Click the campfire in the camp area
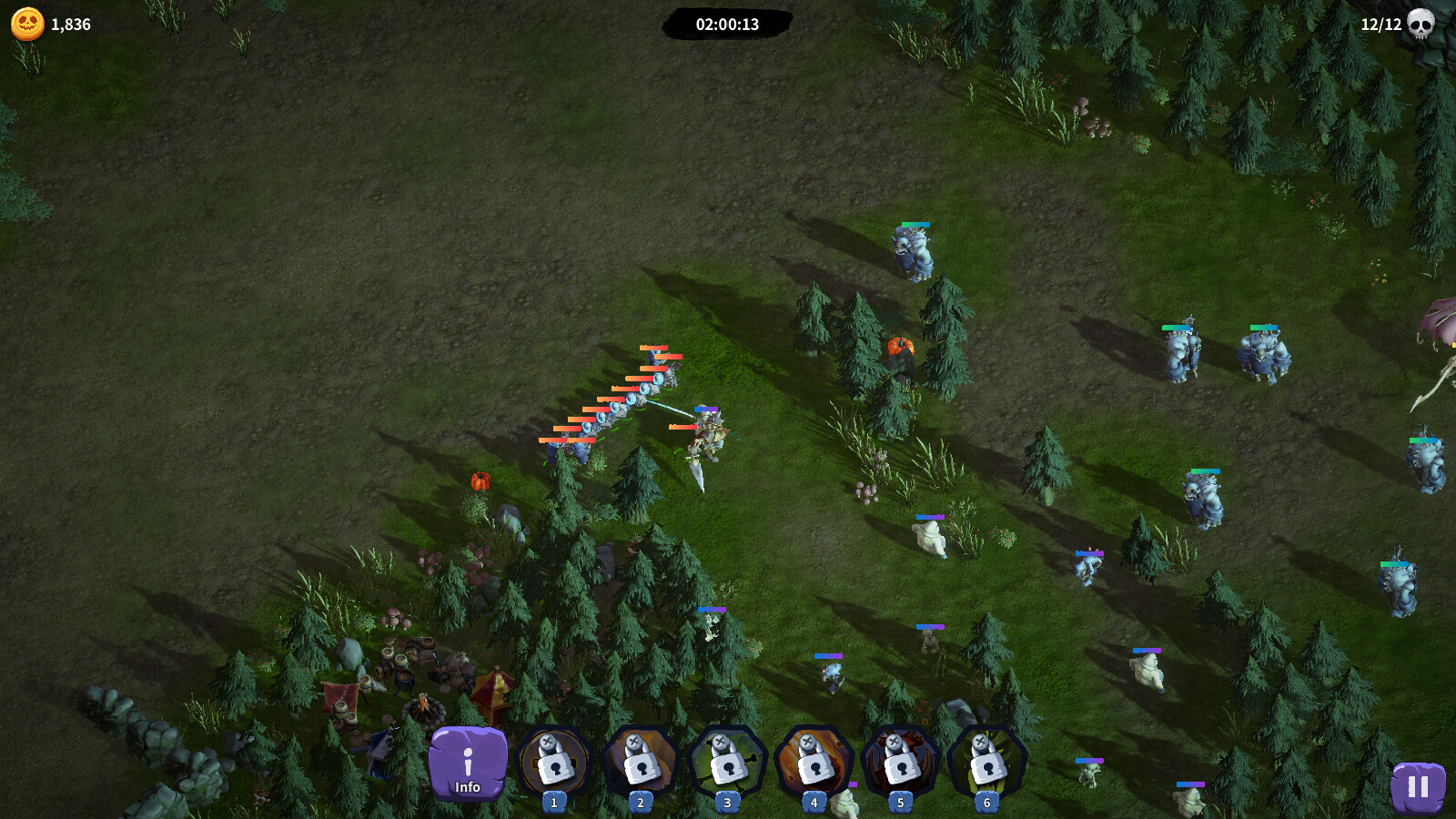Image resolution: width=1456 pixels, height=819 pixels. tap(423, 705)
